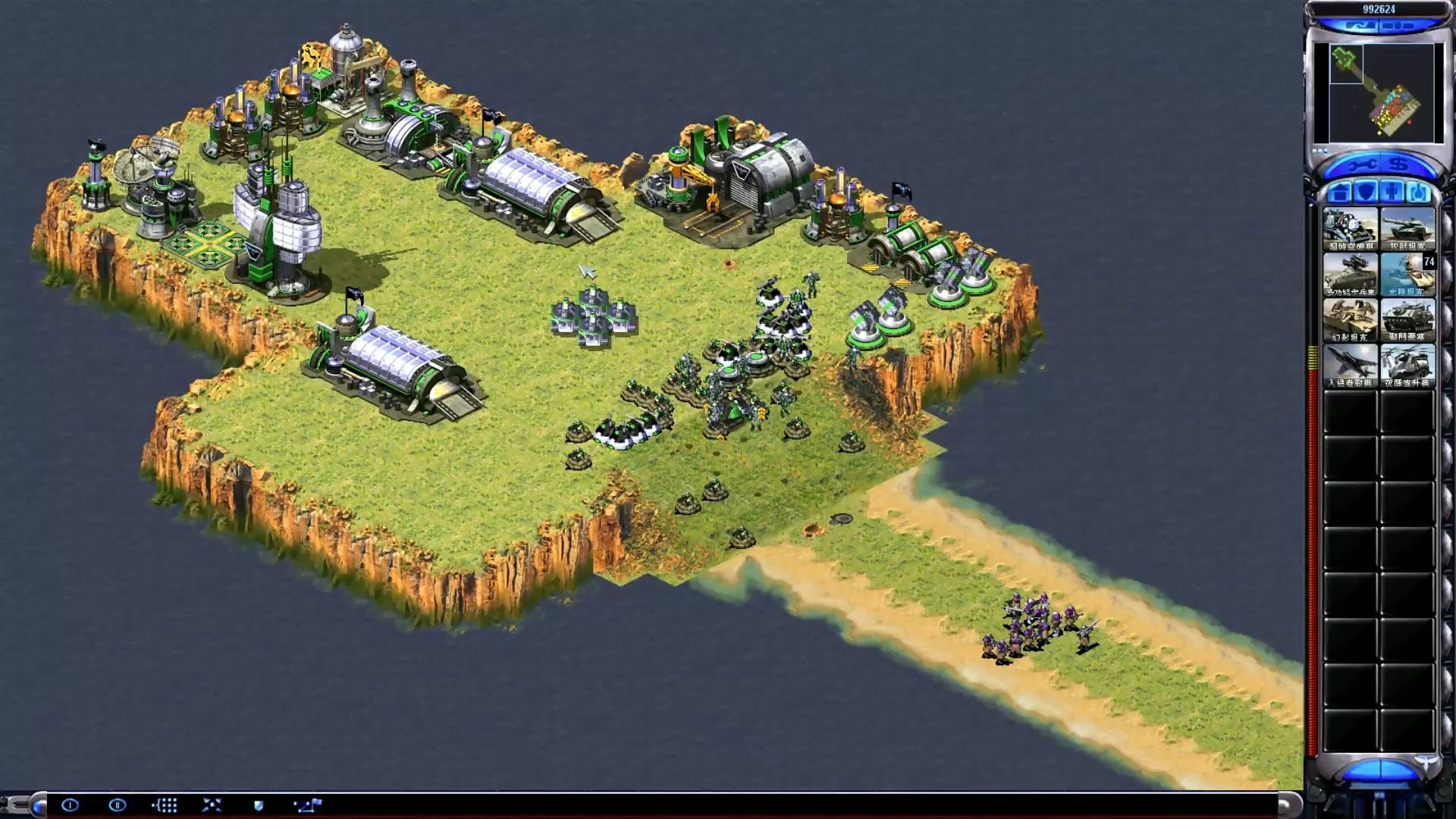
Task: Queue a multi-function IFV
Action: coord(1350,275)
